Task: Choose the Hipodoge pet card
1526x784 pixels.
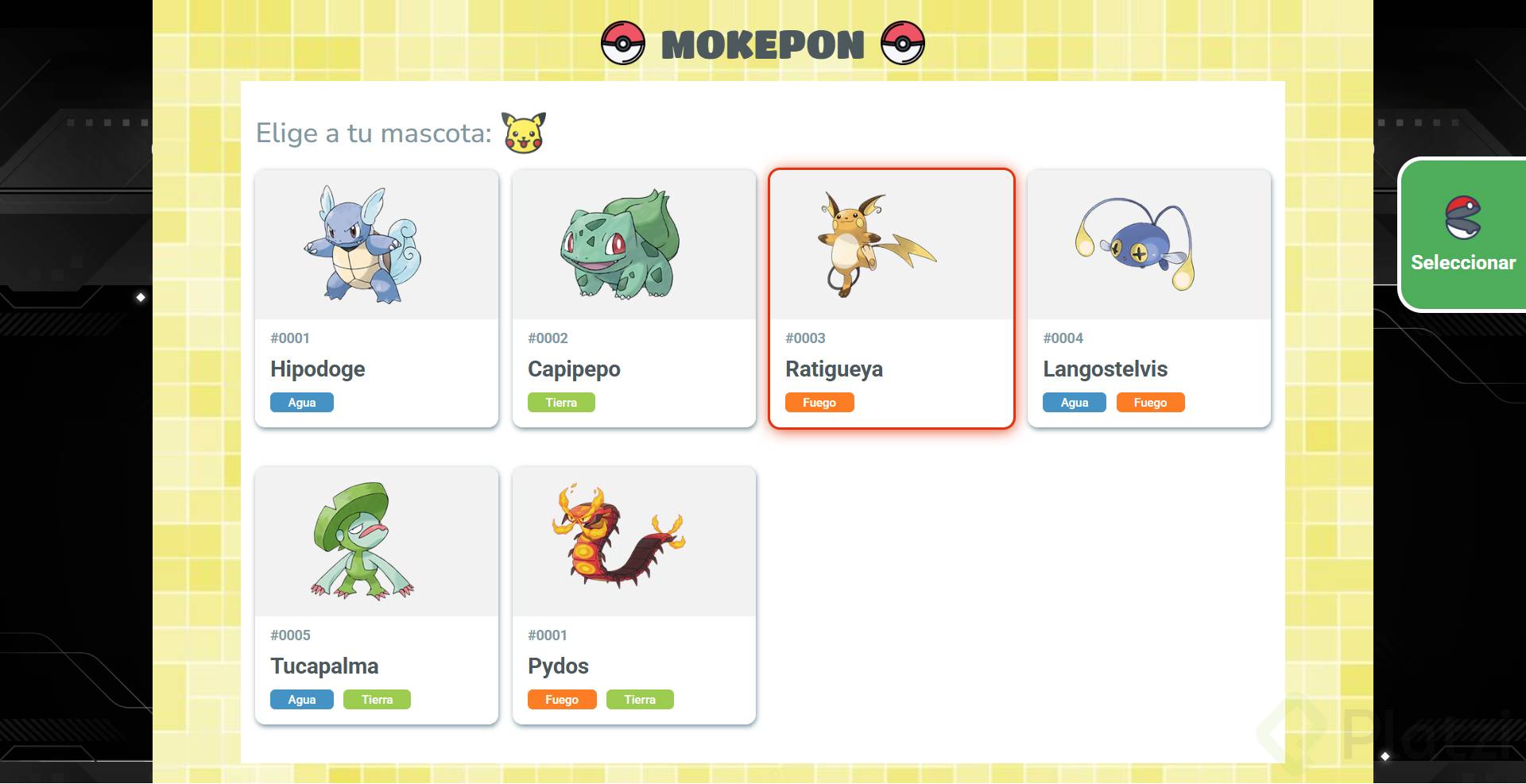Action: click(x=377, y=299)
